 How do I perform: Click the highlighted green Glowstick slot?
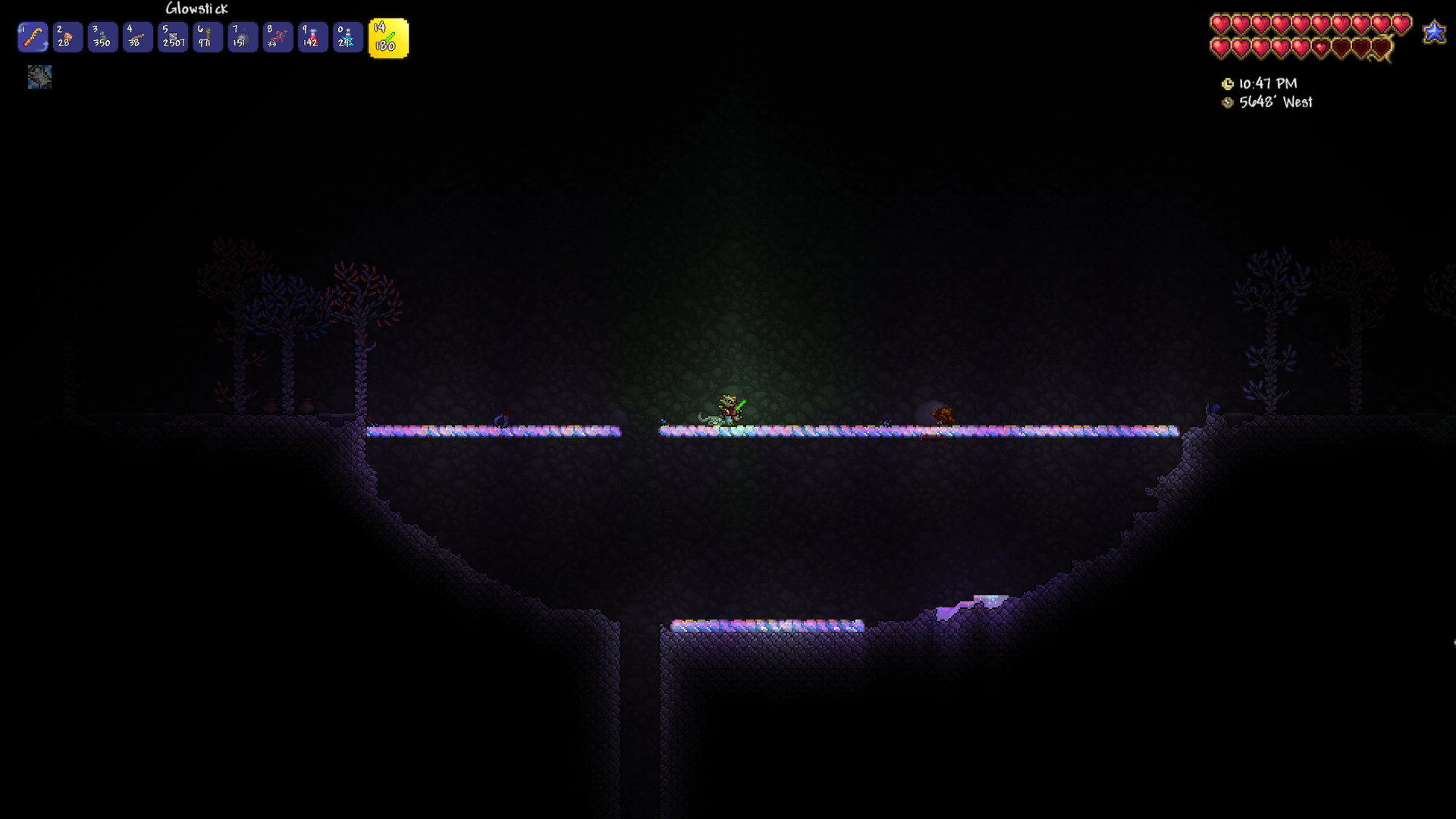388,39
